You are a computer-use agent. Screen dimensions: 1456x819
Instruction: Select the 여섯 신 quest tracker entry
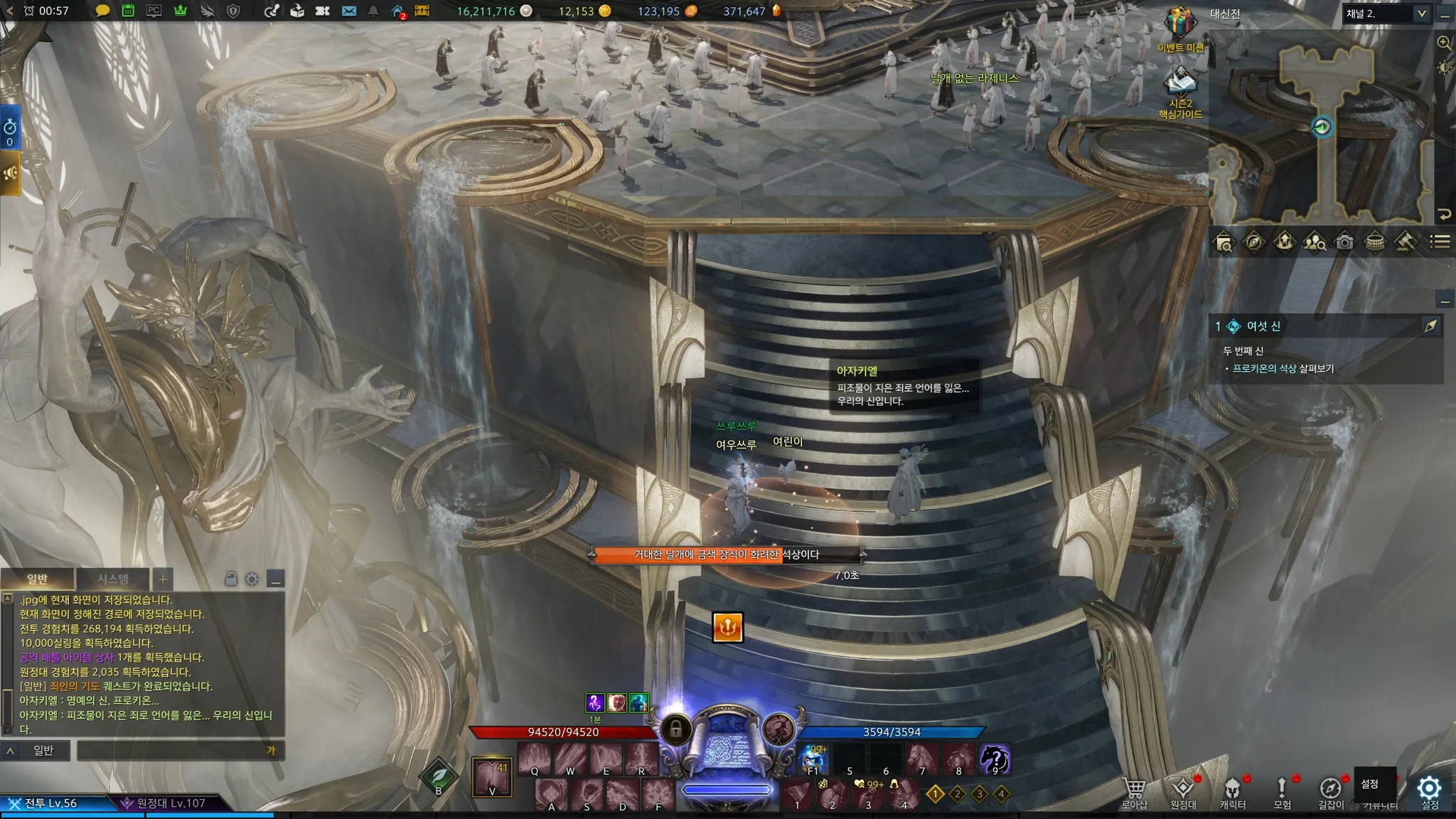(x=1263, y=326)
